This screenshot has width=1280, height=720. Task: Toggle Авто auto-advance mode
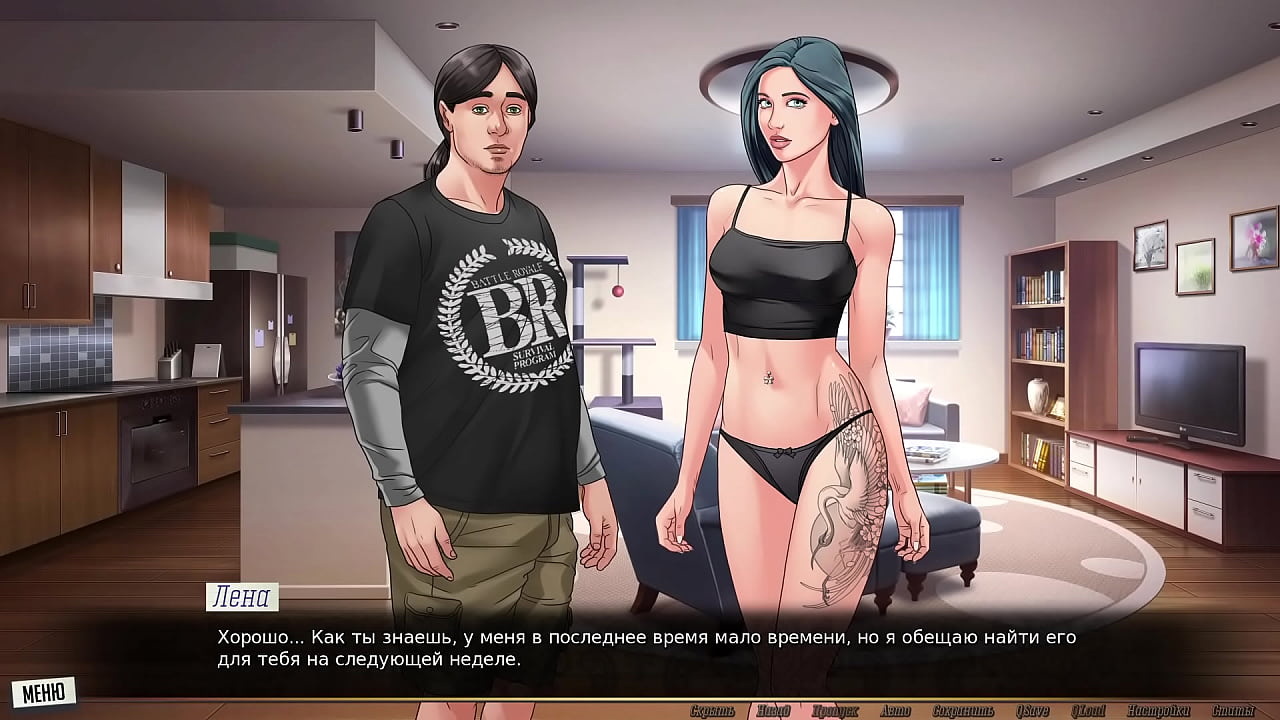895,711
